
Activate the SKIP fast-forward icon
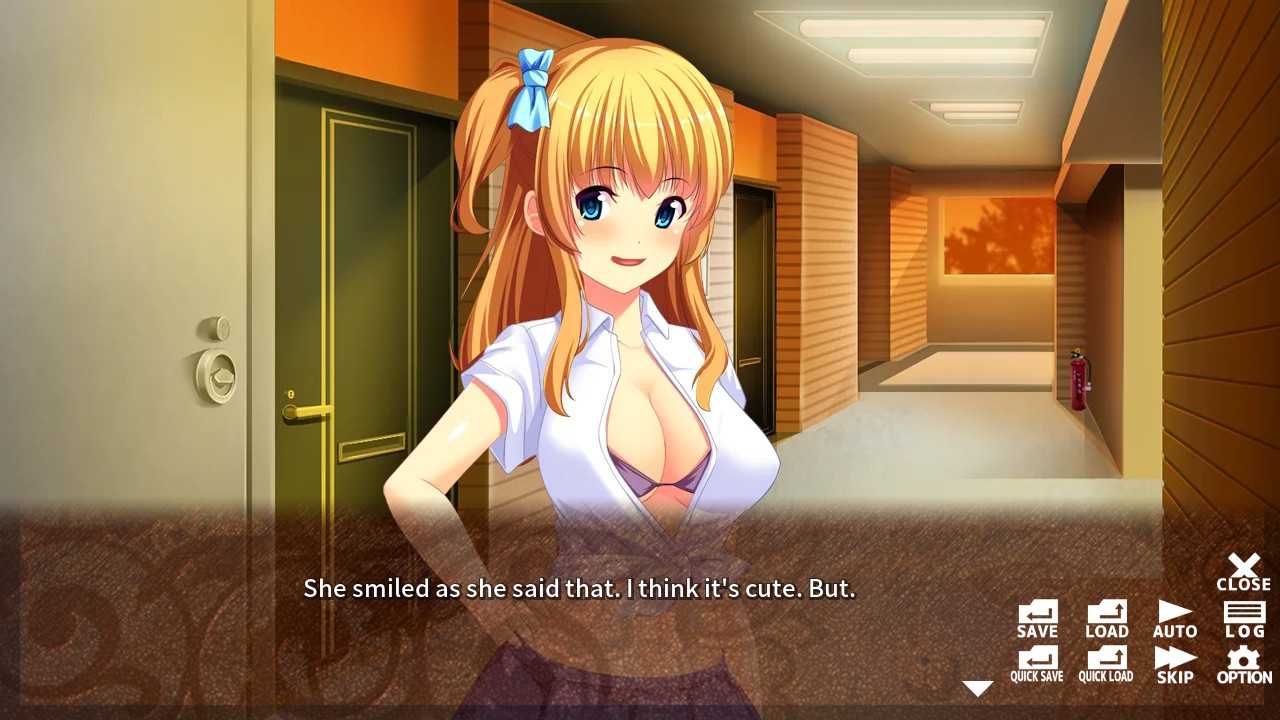tap(1175, 662)
